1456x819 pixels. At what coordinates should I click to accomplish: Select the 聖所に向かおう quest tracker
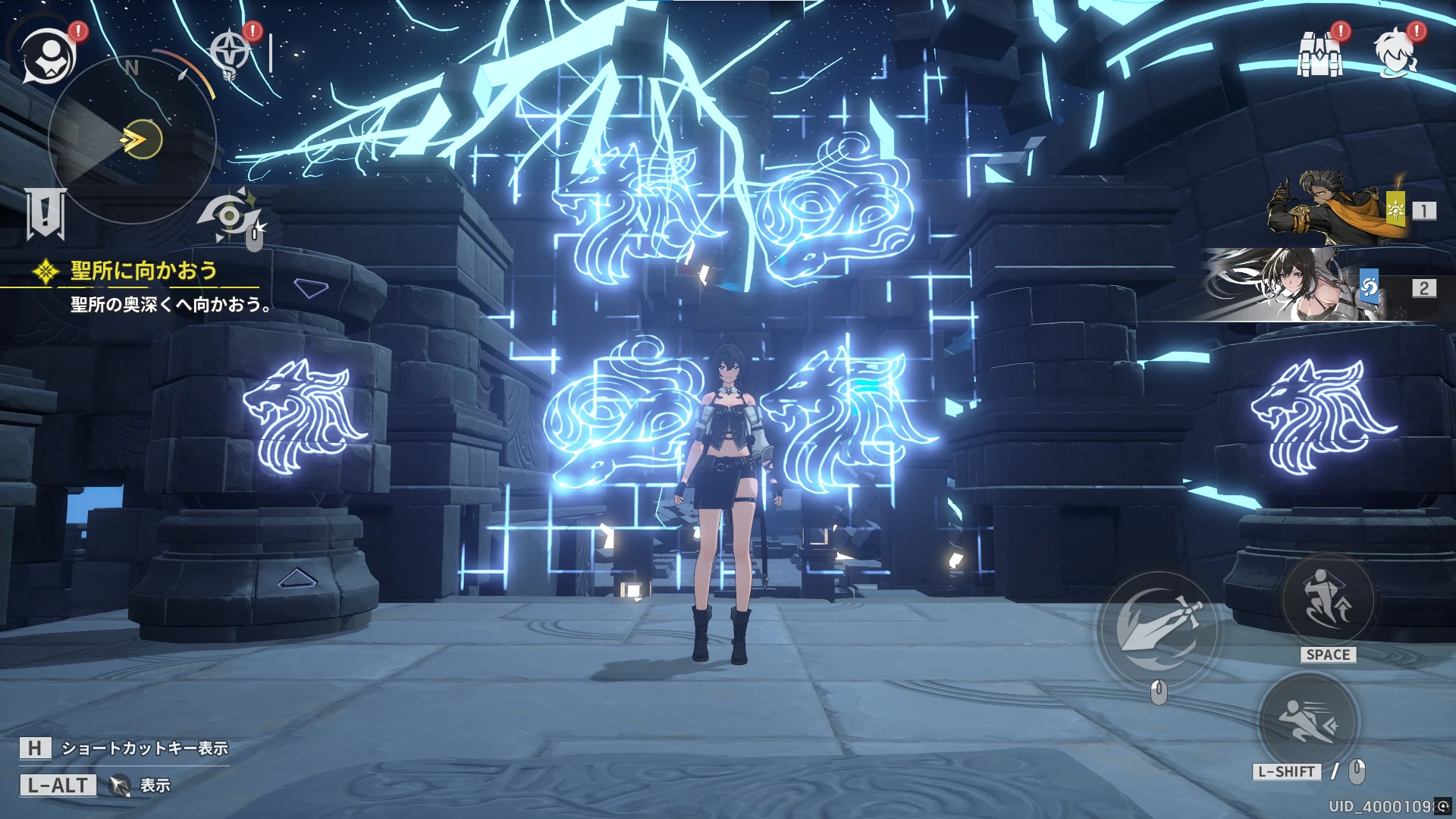(143, 271)
